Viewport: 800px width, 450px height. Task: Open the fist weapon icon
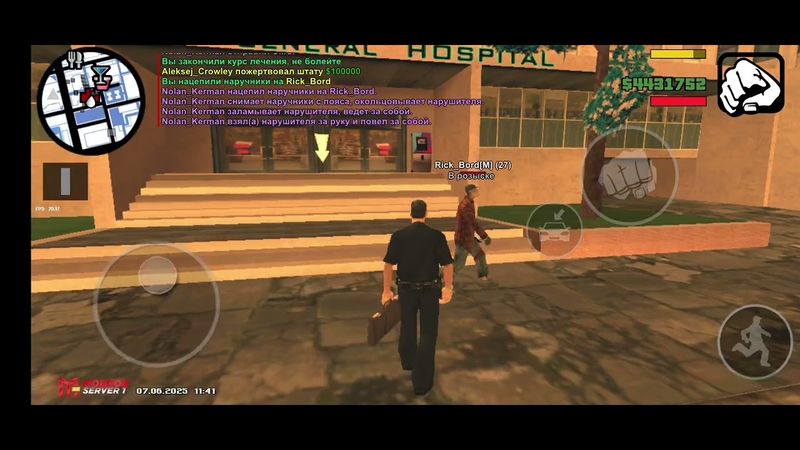pyautogui.click(x=751, y=84)
